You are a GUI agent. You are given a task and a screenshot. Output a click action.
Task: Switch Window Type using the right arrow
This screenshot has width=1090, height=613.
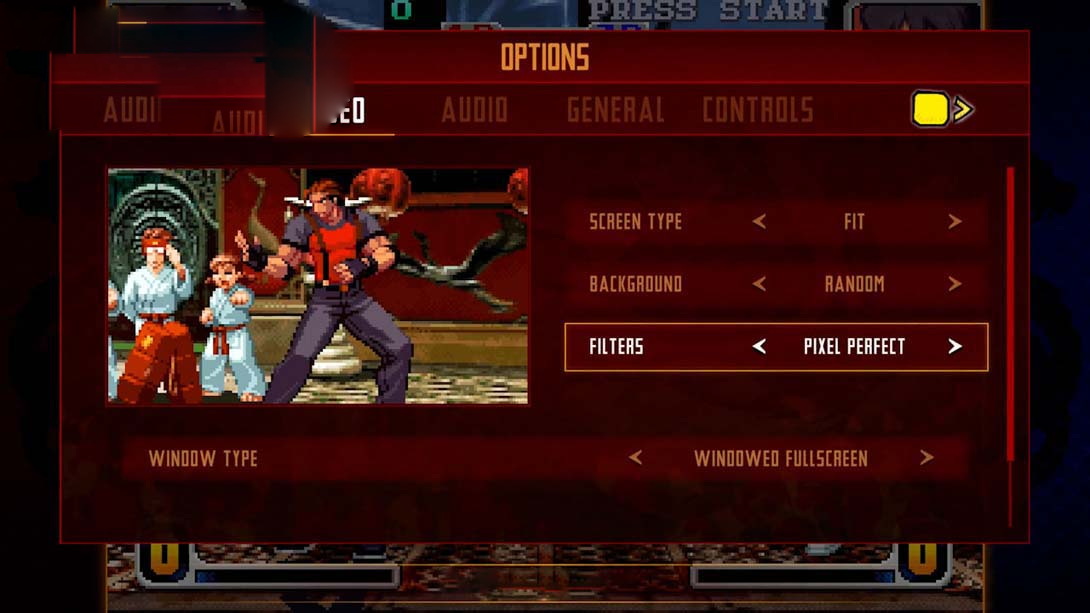pyautogui.click(x=926, y=459)
